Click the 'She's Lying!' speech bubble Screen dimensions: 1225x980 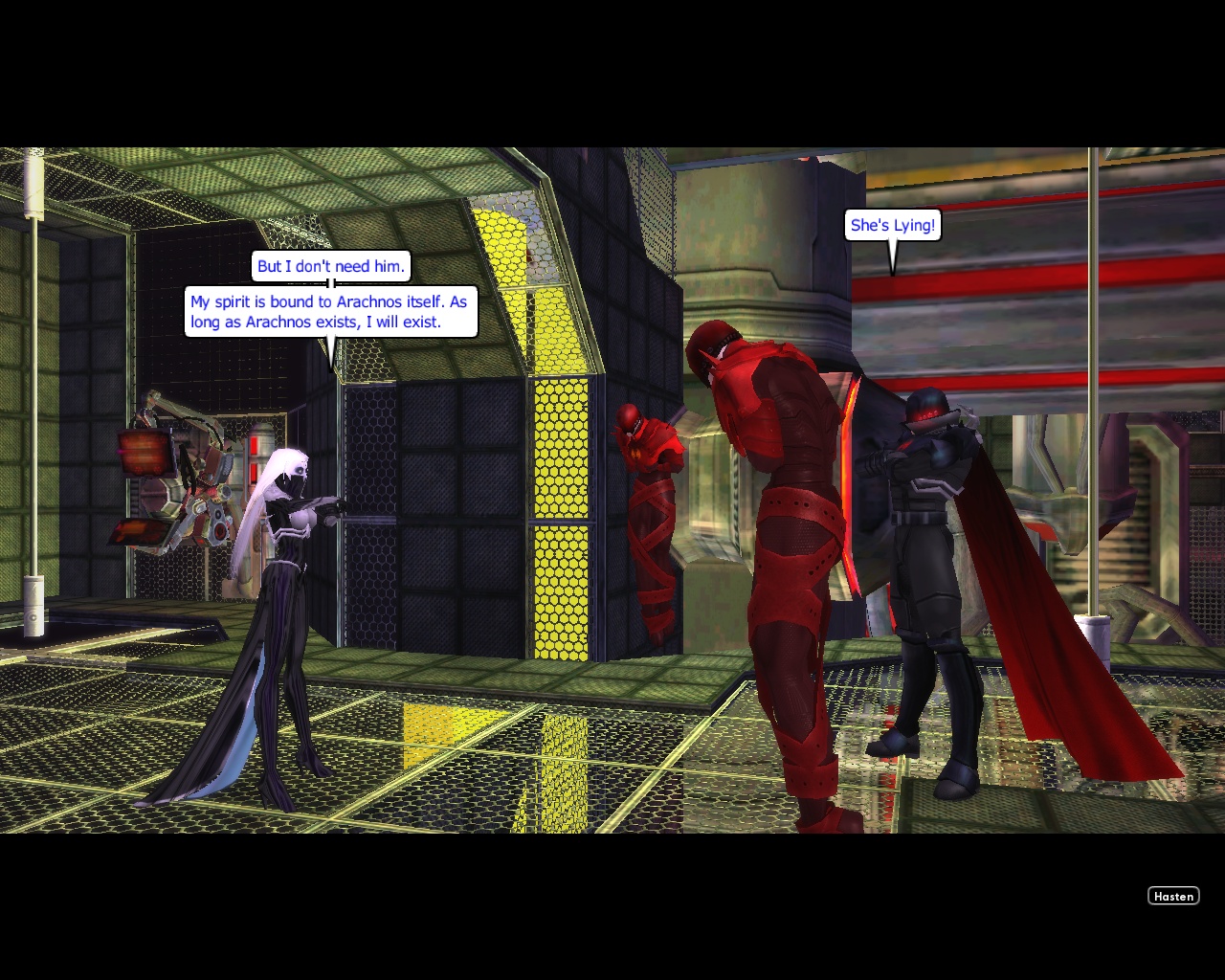pos(892,225)
